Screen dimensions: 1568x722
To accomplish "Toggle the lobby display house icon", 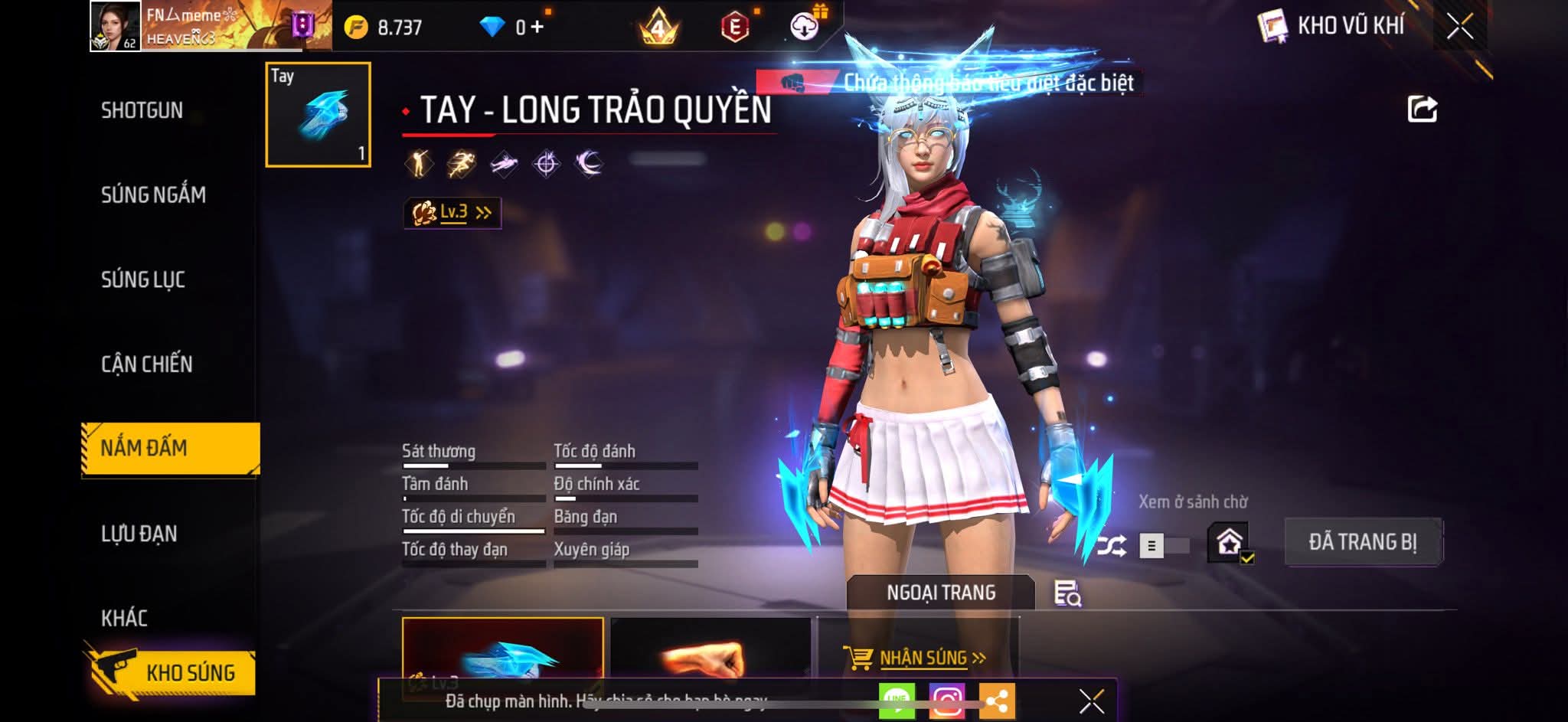I will pos(1230,543).
